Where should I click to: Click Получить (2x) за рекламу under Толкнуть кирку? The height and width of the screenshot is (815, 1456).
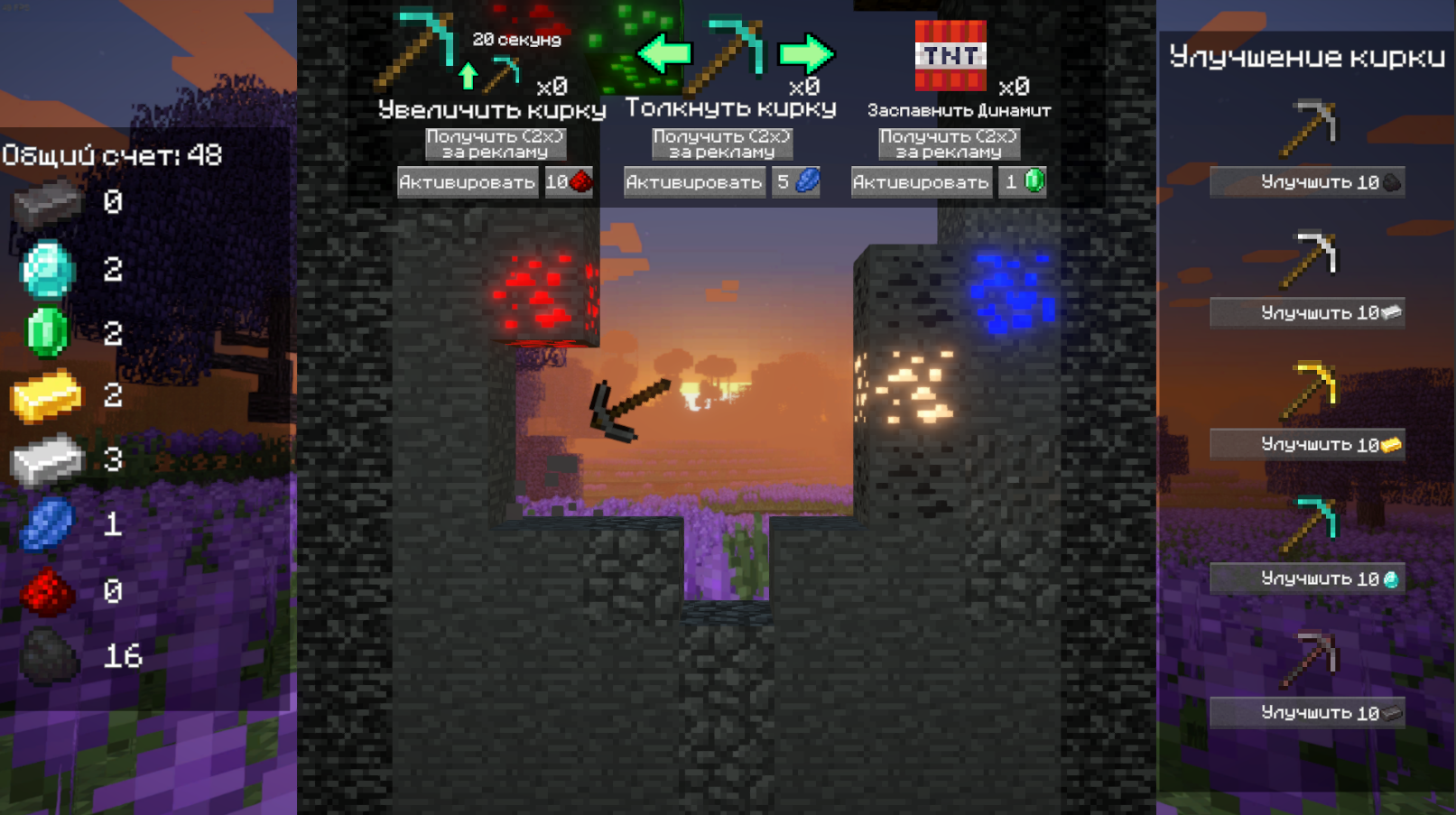(722, 144)
